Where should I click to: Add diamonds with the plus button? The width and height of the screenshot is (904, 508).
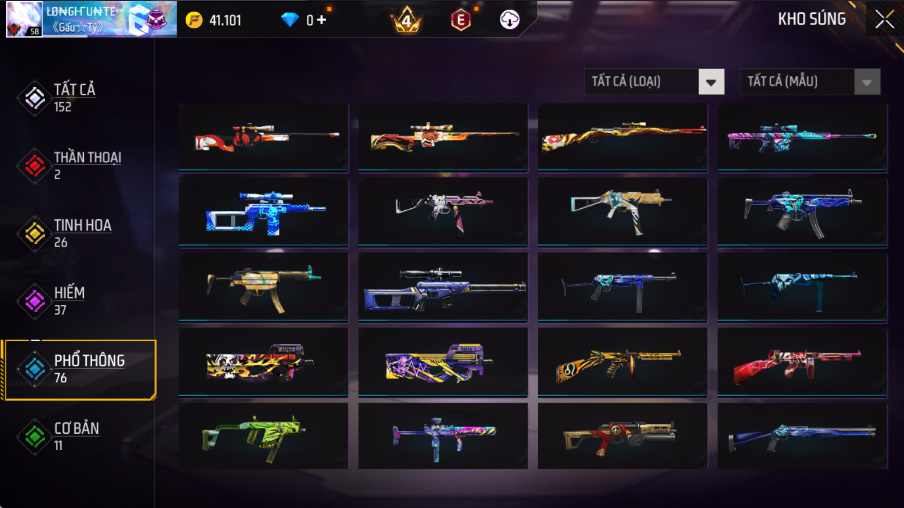(322, 20)
